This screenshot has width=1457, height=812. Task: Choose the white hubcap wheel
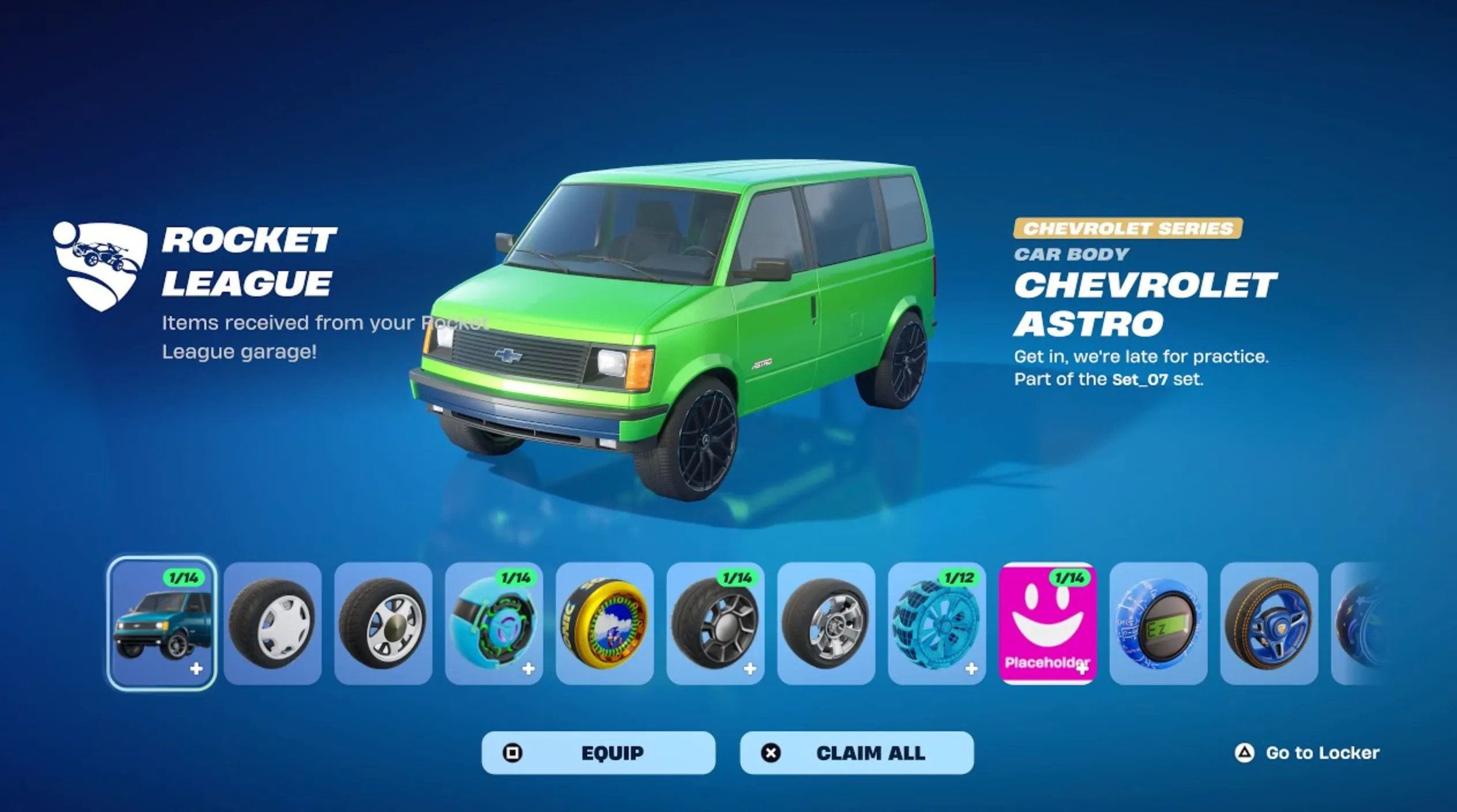pyautogui.click(x=272, y=623)
